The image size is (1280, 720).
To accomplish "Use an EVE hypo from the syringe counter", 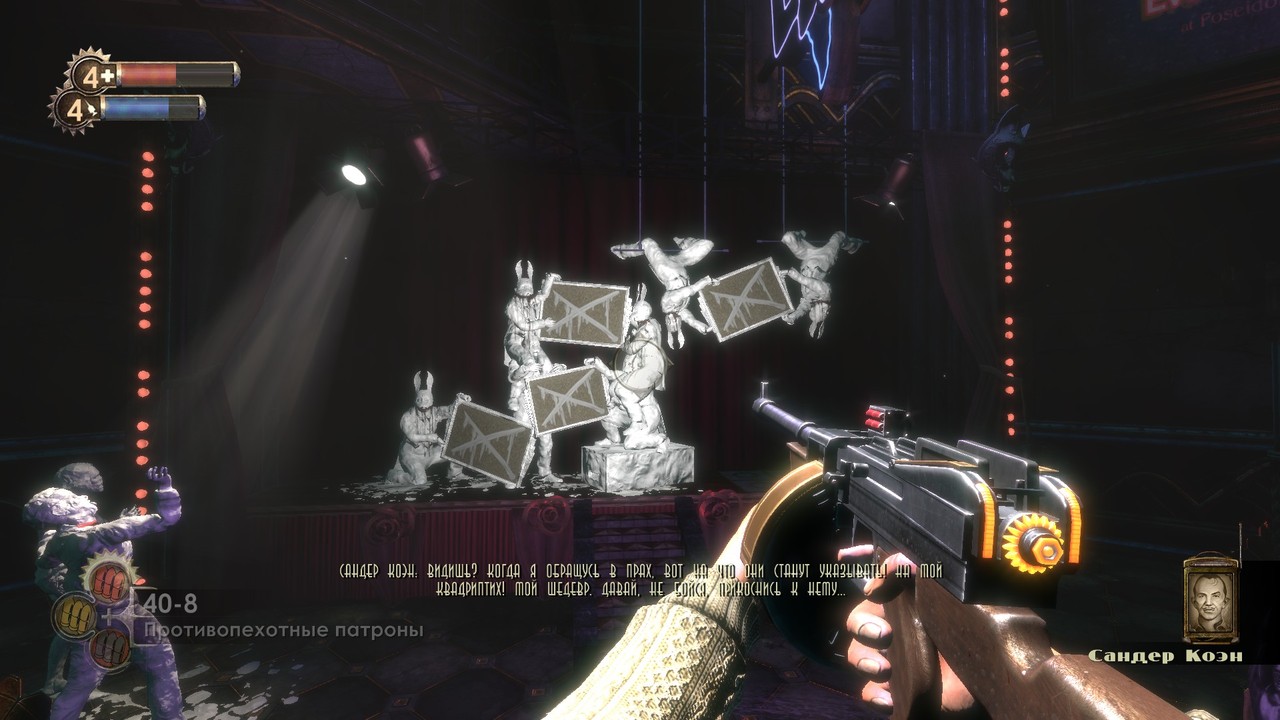I will 73,108.
